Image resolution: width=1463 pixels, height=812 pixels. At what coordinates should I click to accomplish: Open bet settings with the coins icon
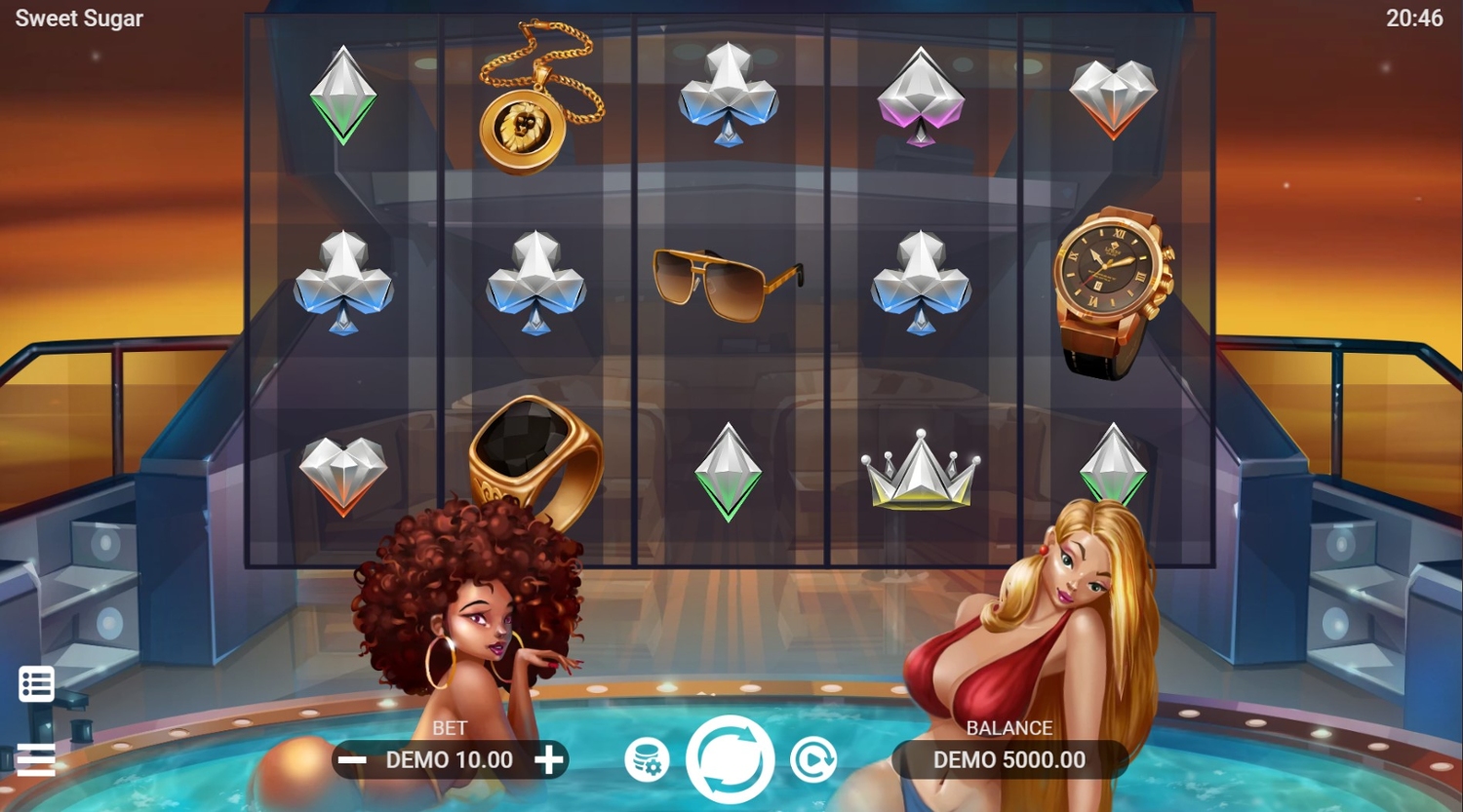[647, 760]
